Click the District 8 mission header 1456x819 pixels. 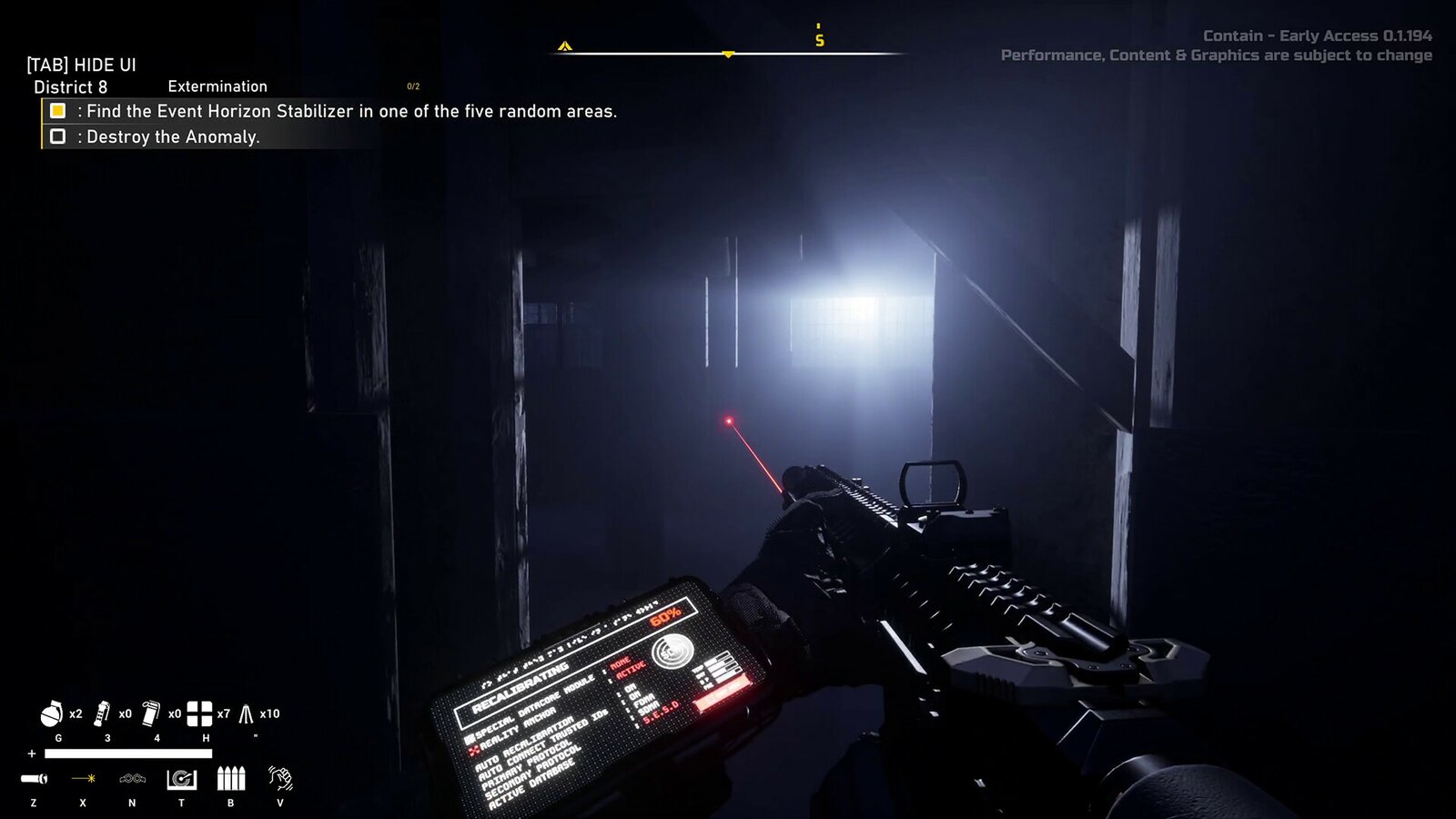coord(71,87)
